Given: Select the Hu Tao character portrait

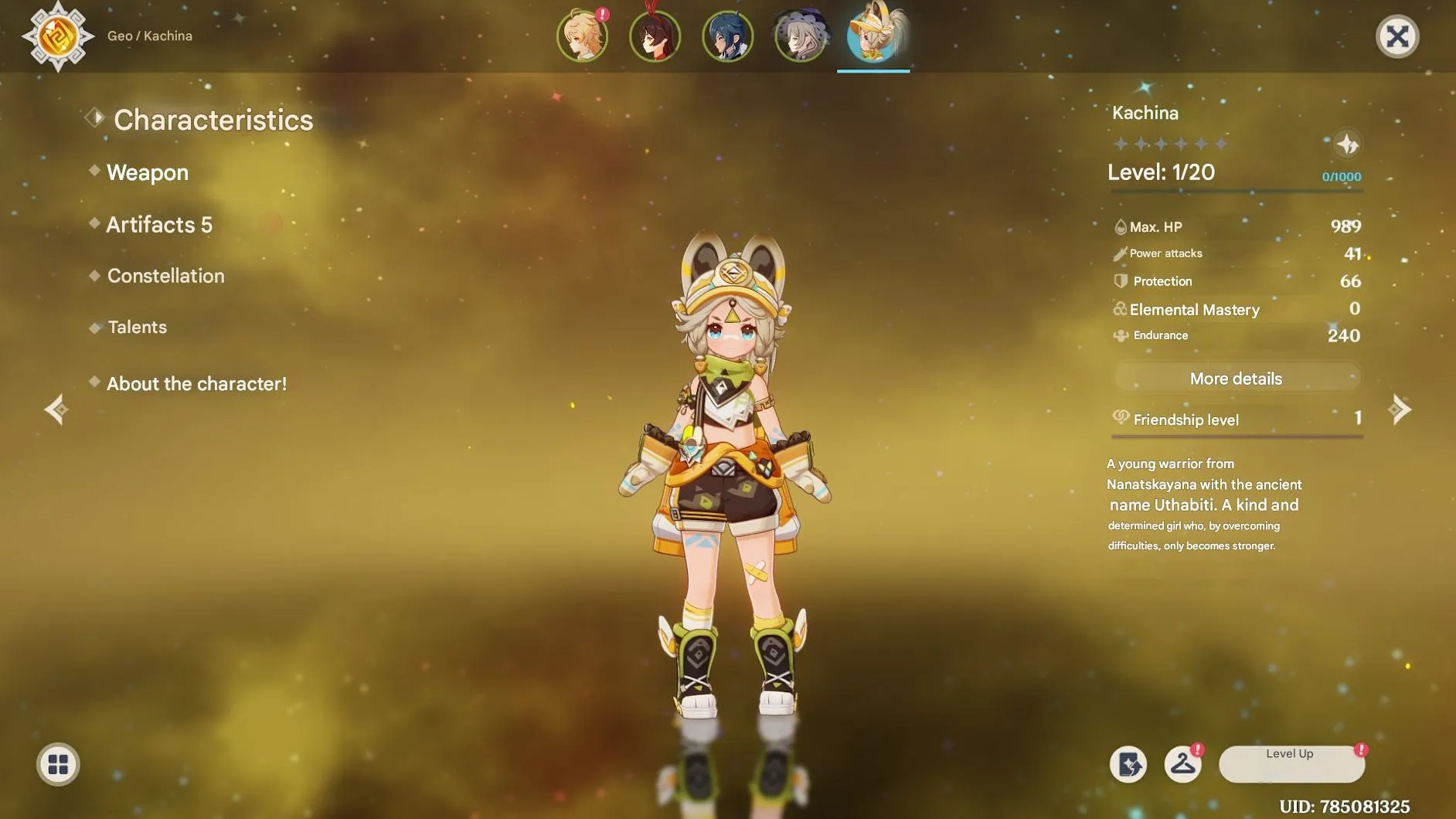Looking at the screenshot, I should (656, 36).
